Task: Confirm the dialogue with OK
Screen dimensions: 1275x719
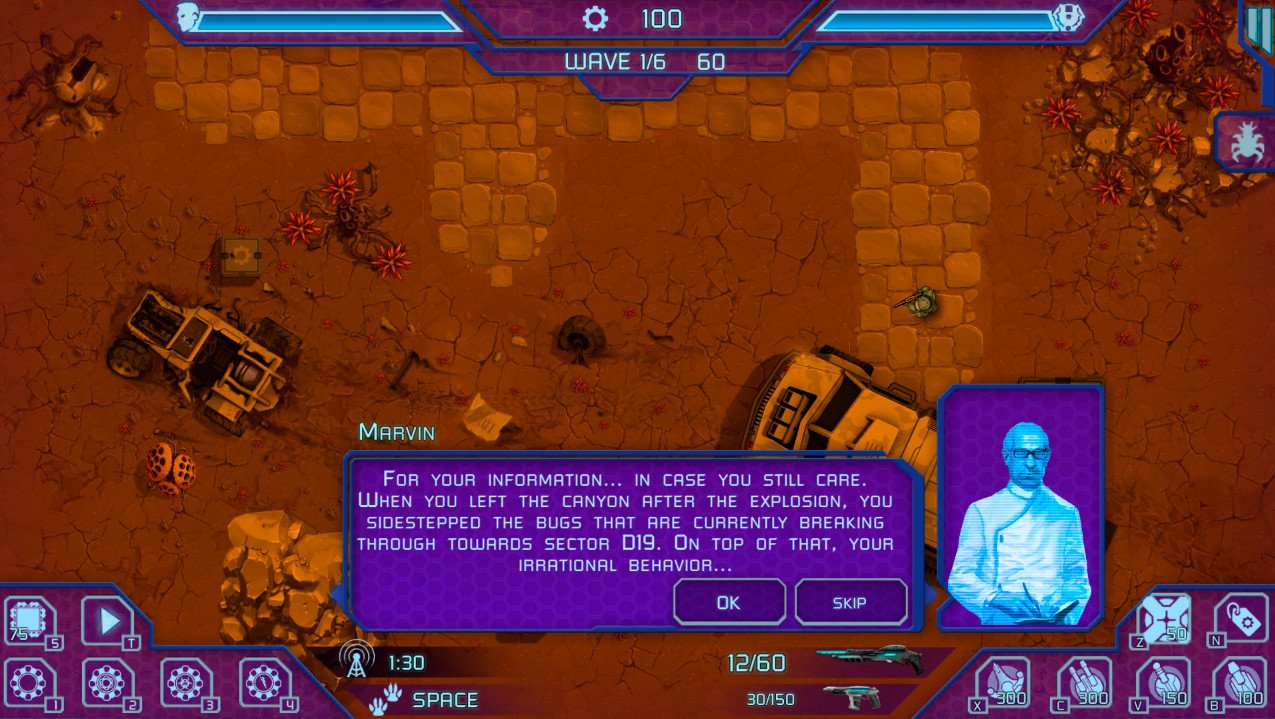Action: (729, 602)
